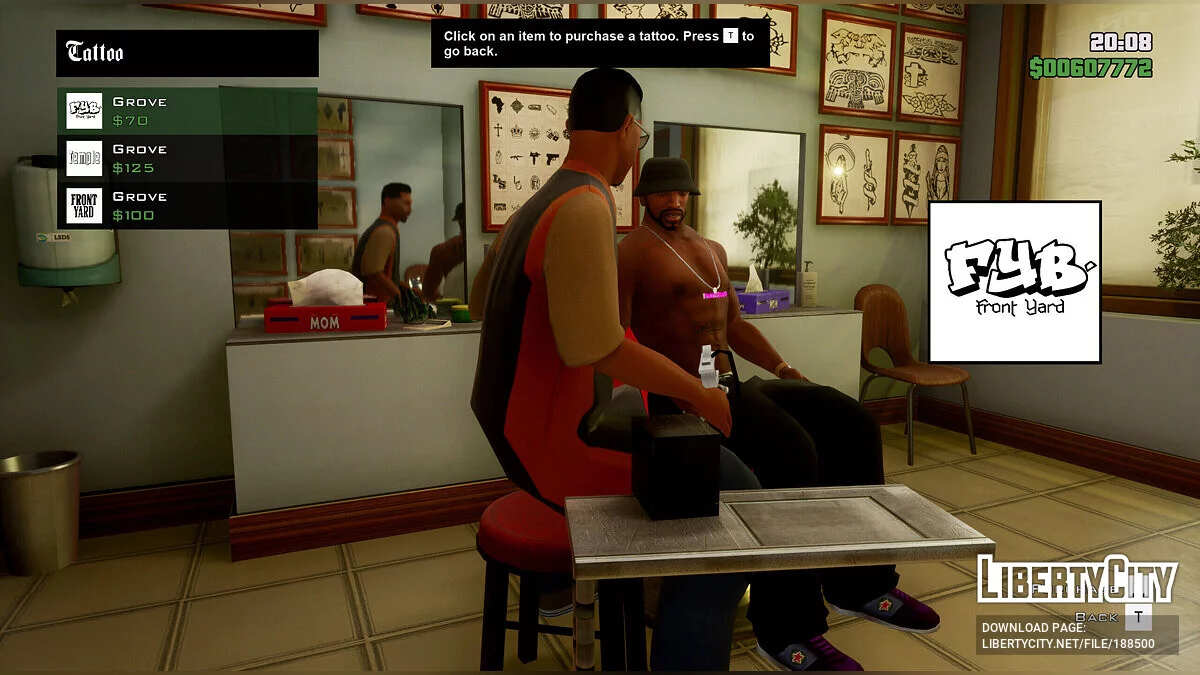This screenshot has width=1200, height=675.
Task: Choose the $125 Grove tattoo
Action: (x=187, y=158)
